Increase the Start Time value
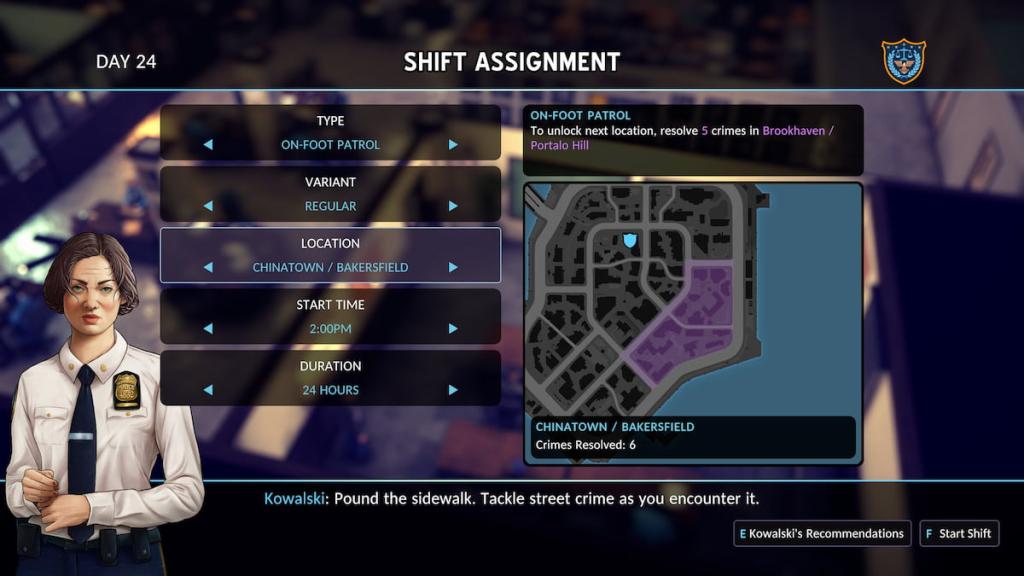 (x=453, y=328)
